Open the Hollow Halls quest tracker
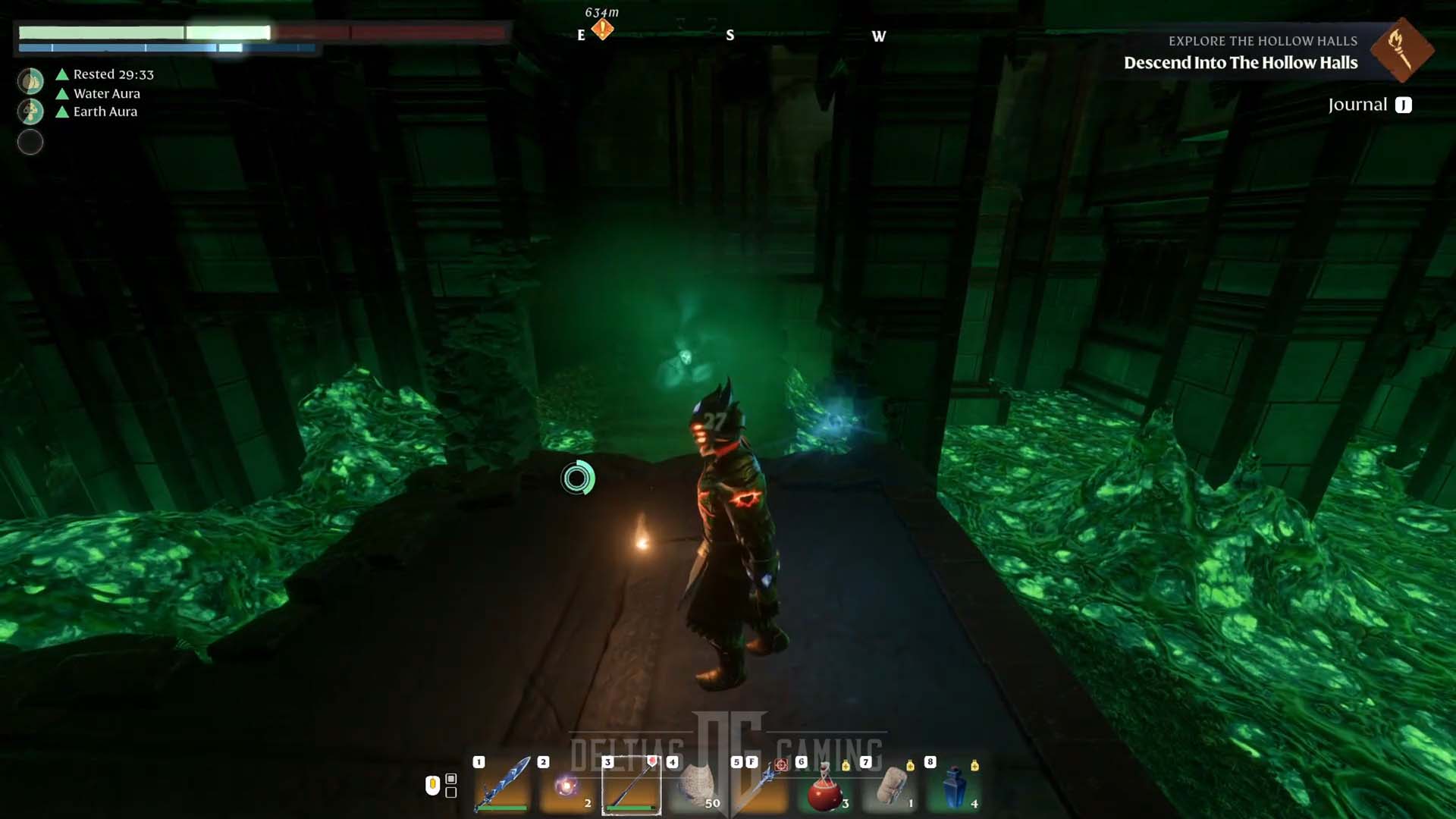Image resolution: width=1456 pixels, height=819 pixels. (x=1240, y=62)
